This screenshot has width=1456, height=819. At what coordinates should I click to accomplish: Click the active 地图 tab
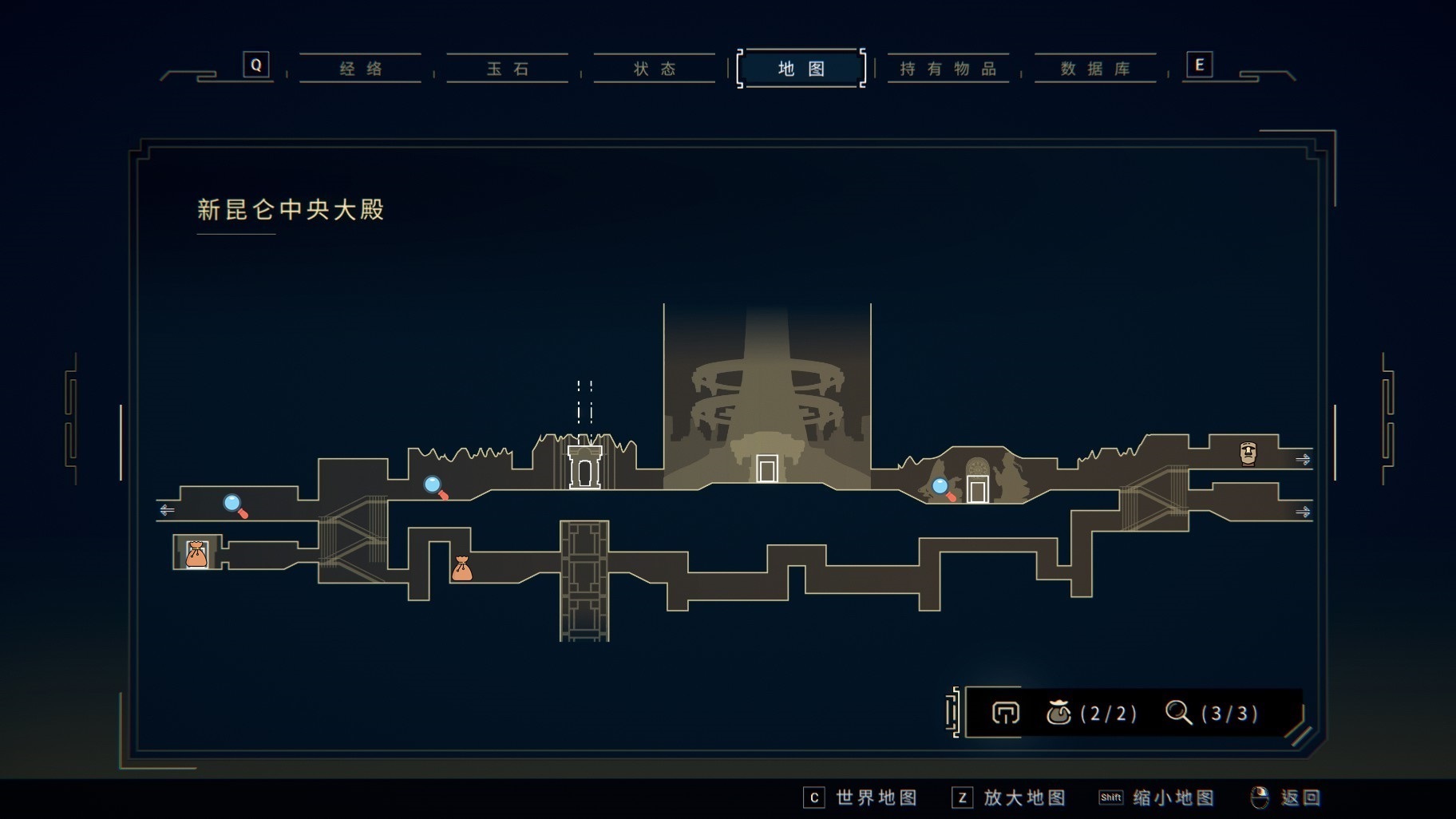coord(801,69)
